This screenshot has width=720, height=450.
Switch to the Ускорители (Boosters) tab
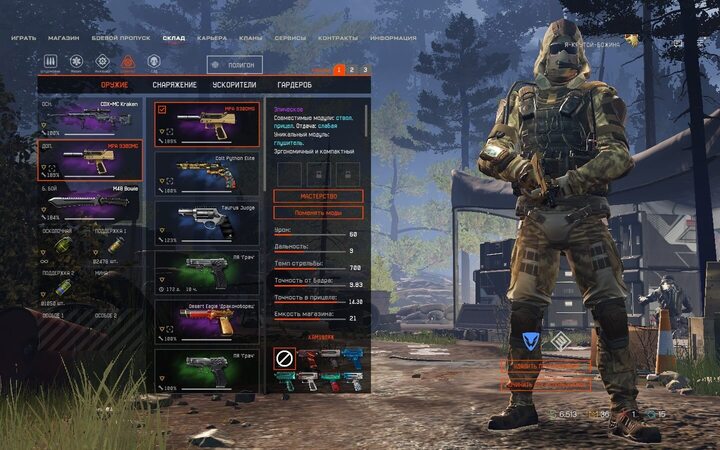(x=234, y=85)
